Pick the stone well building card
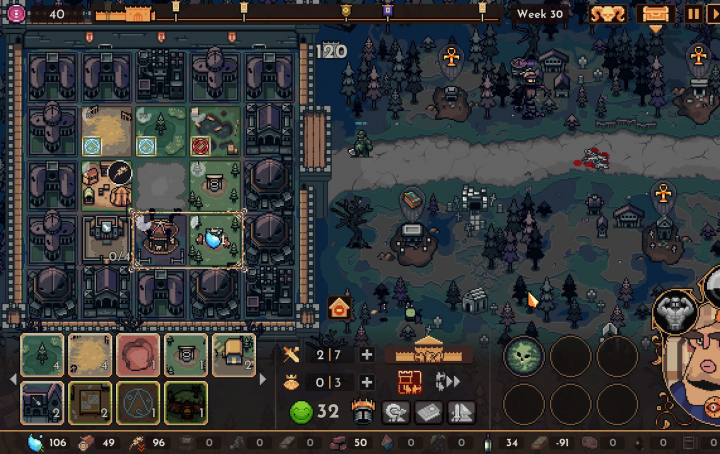Screen dimensions: 720x454 [186, 355]
